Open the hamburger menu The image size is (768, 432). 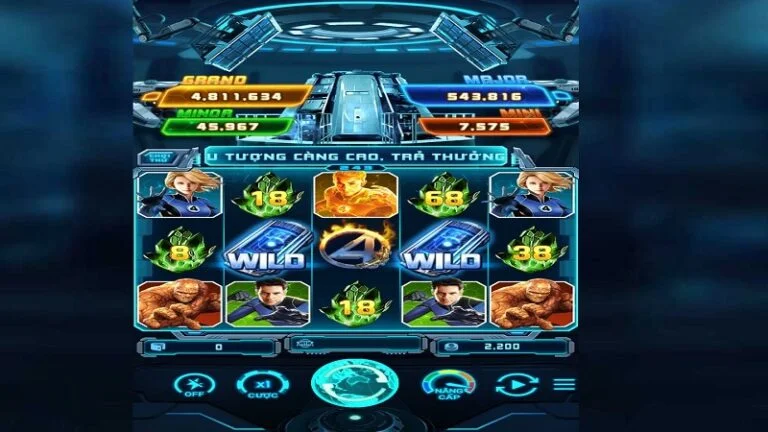click(565, 384)
